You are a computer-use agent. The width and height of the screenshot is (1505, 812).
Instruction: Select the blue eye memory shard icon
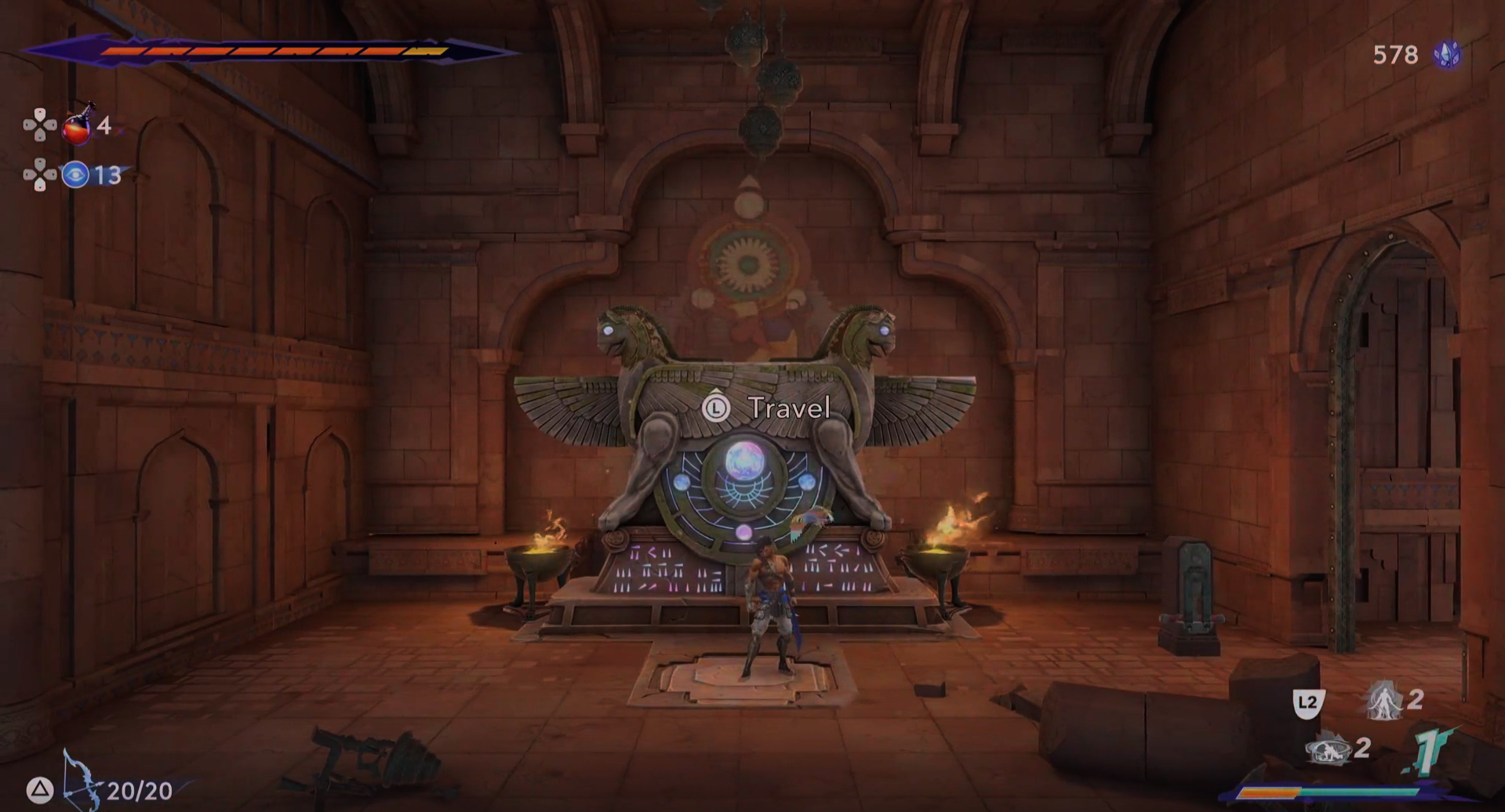(x=75, y=174)
